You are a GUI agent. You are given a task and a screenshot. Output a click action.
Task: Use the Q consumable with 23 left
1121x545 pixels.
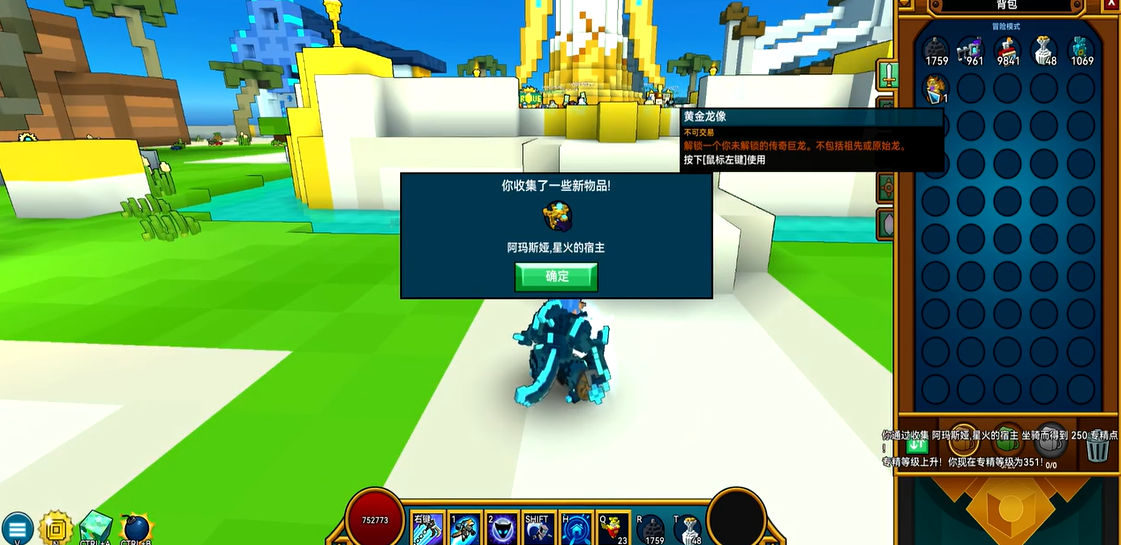coord(613,529)
